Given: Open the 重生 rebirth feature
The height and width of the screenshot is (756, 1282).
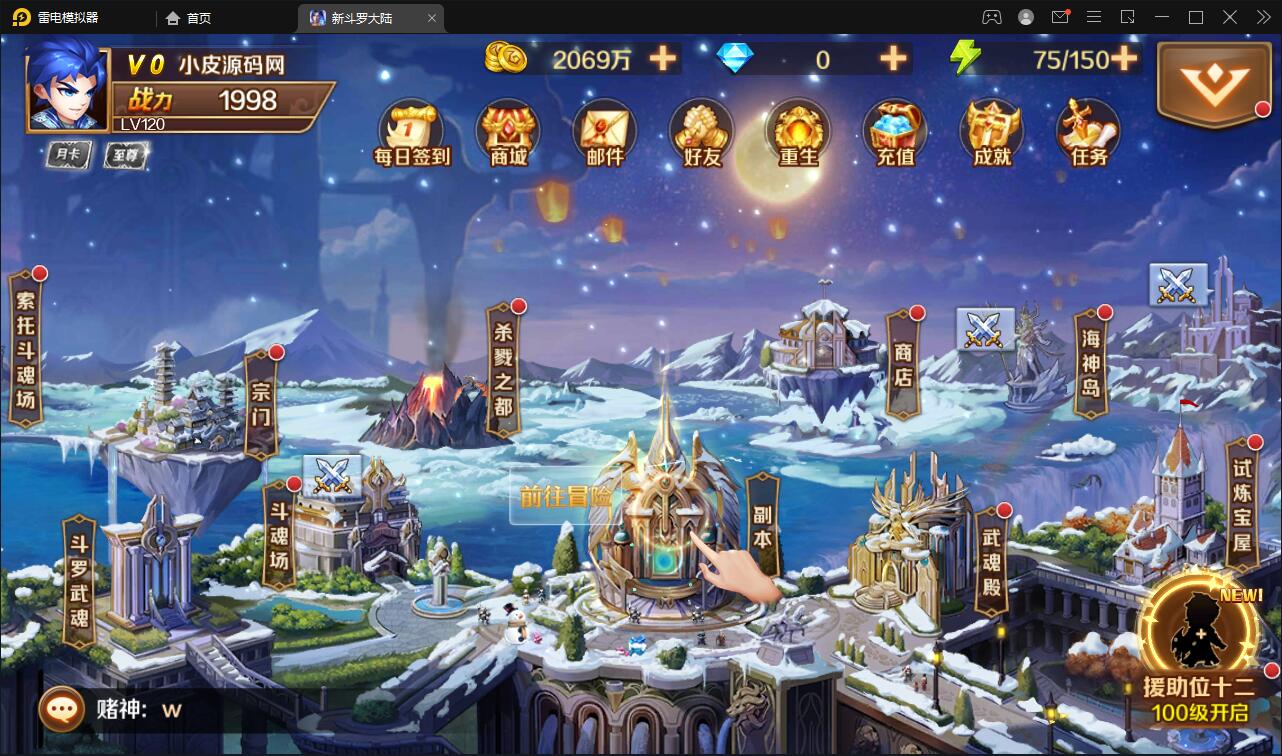Looking at the screenshot, I should 797,130.
